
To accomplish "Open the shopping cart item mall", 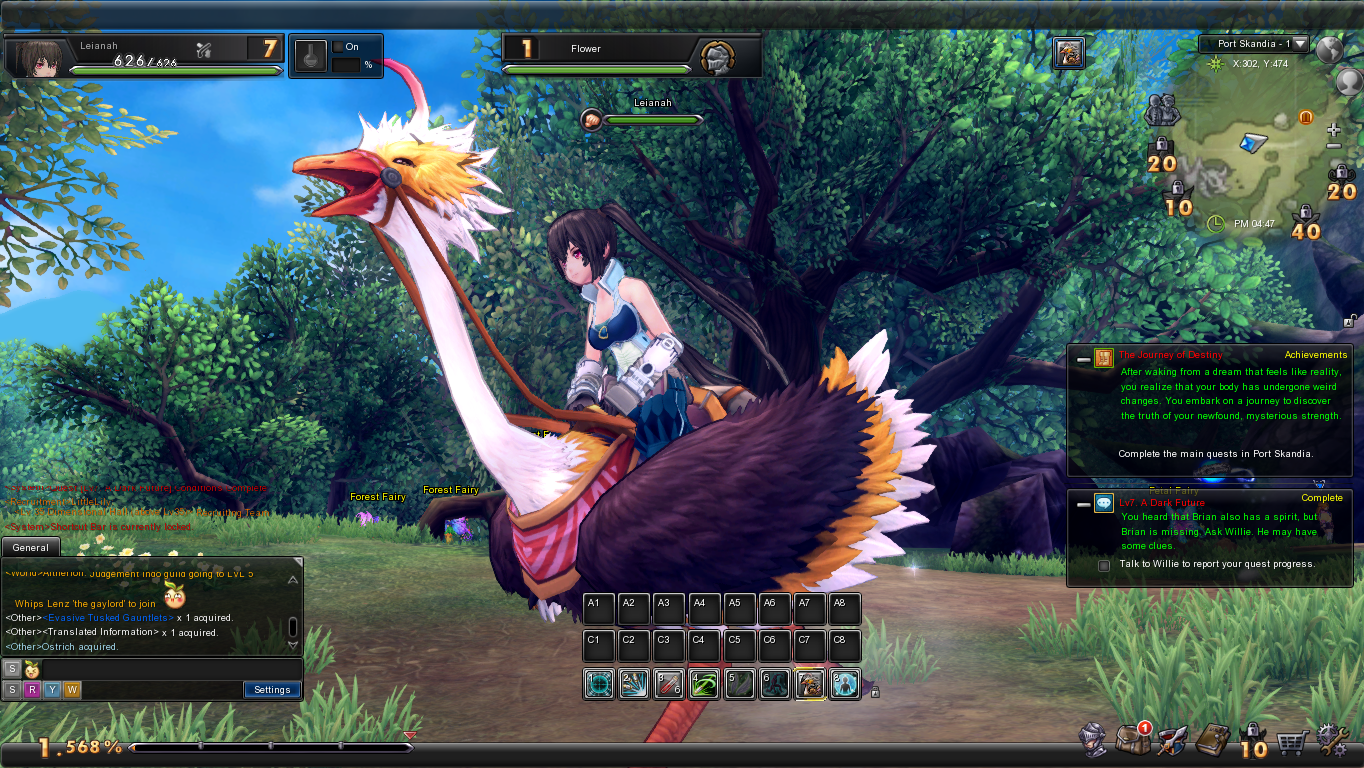I will point(1292,742).
